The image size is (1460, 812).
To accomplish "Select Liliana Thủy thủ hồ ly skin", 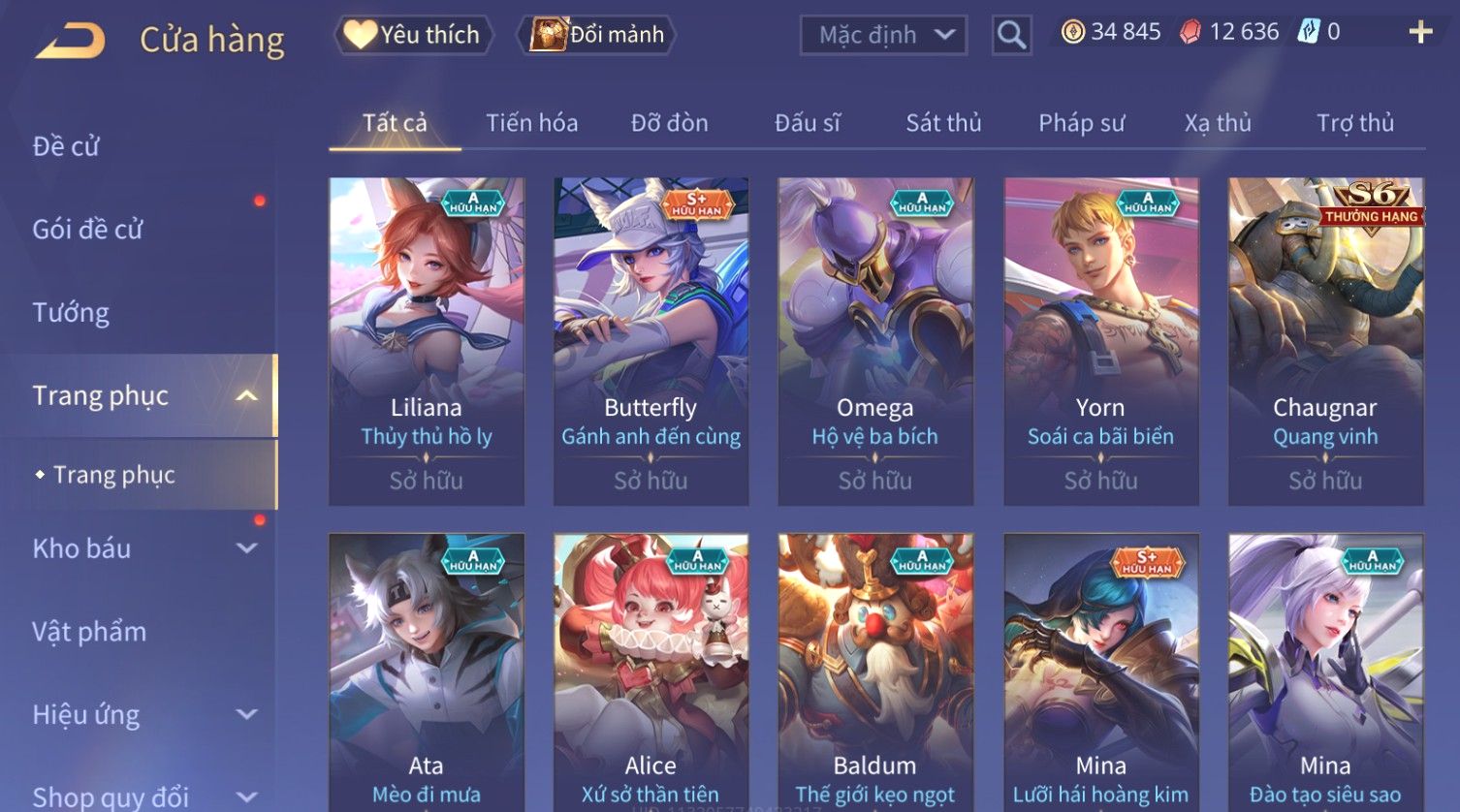I will click(x=427, y=341).
